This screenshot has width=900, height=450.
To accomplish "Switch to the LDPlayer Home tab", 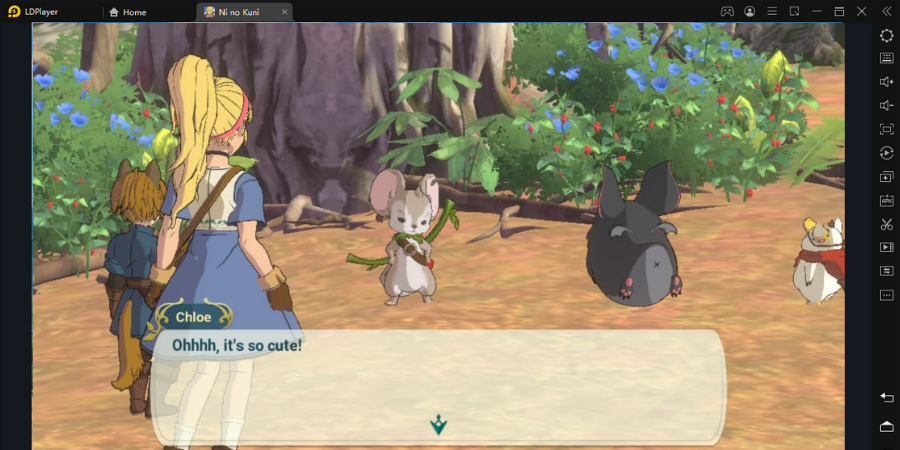I will pos(128,12).
